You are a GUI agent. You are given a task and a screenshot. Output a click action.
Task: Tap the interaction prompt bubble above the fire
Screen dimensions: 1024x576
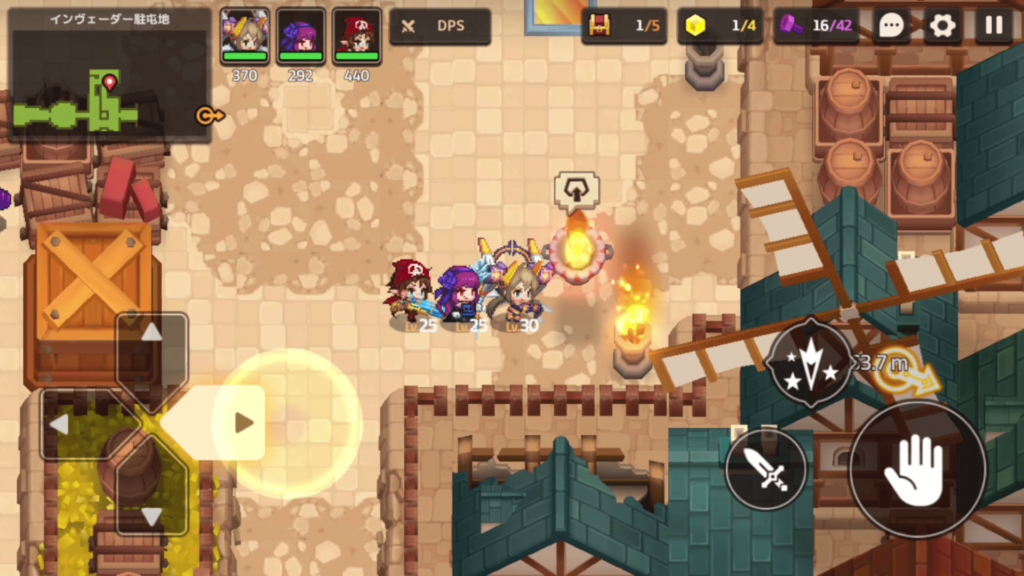pos(576,189)
